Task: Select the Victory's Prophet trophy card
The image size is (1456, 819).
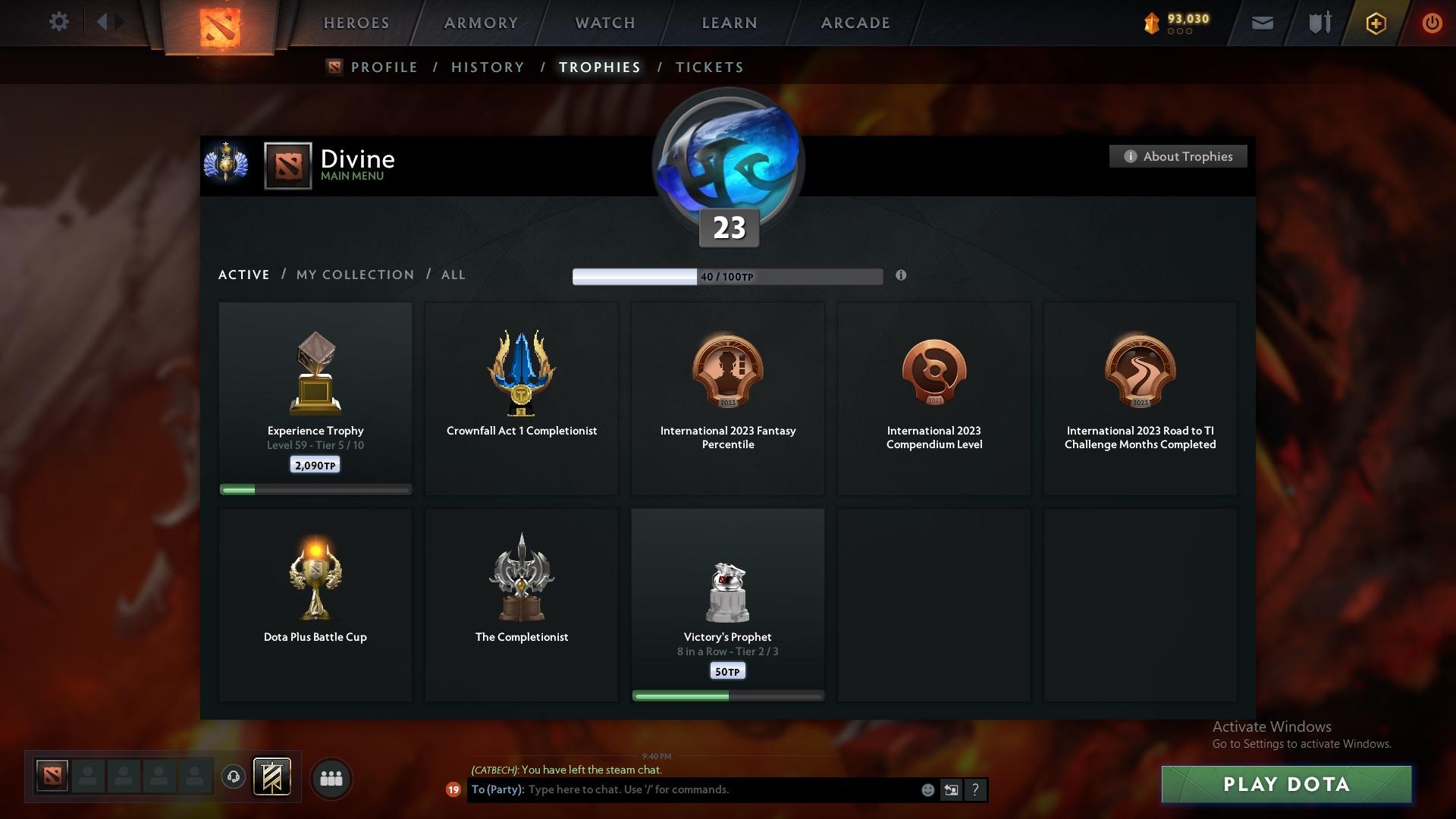Action: 727,604
